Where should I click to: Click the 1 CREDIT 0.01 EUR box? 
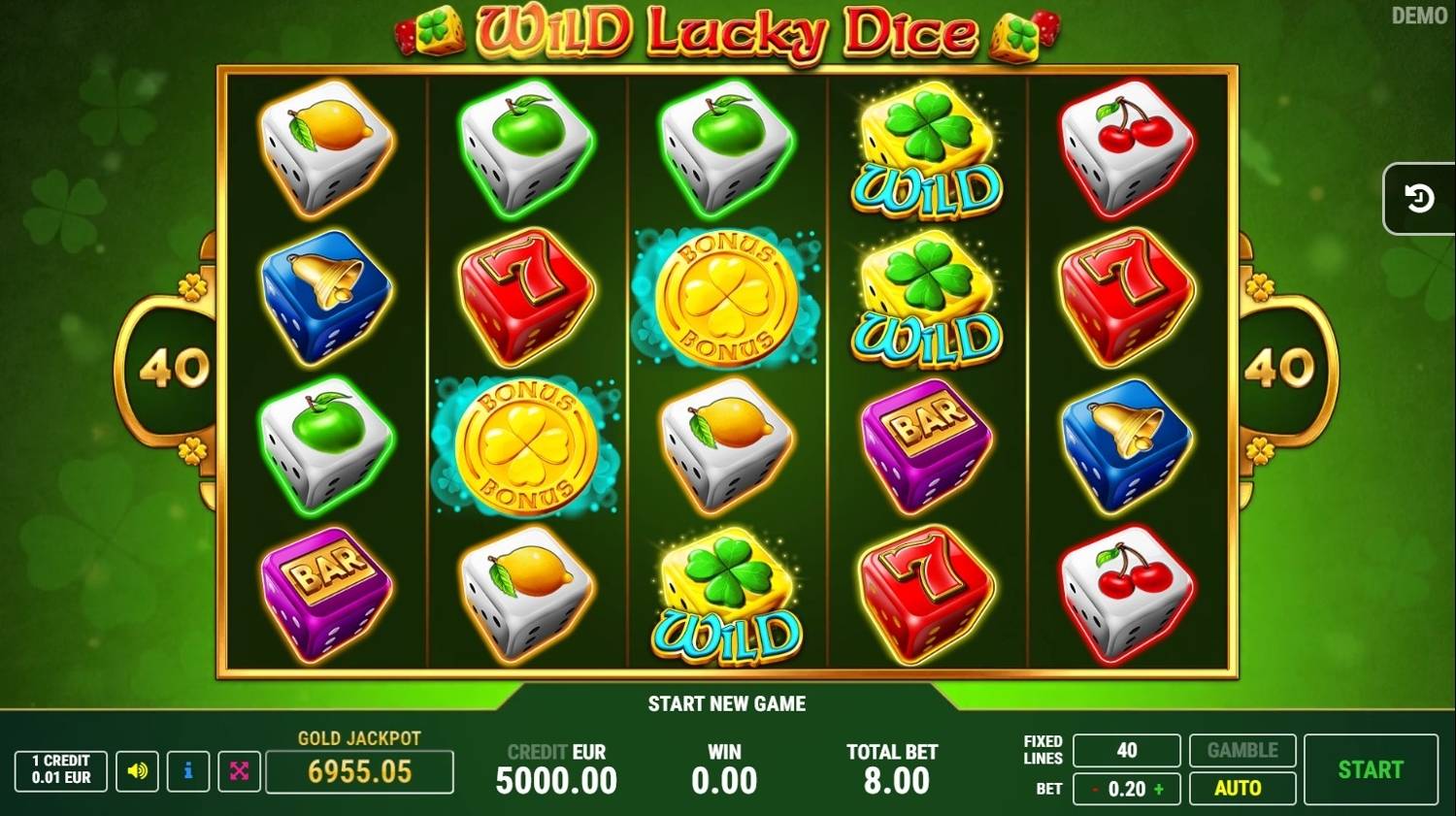(59, 771)
